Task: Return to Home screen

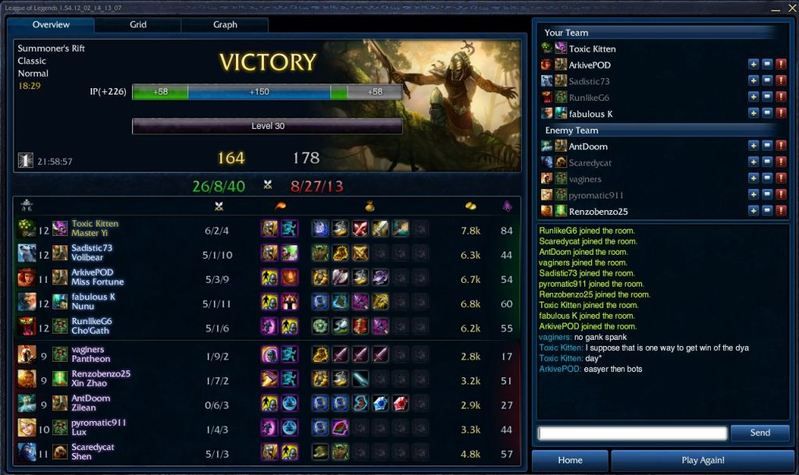Action: coord(570,460)
